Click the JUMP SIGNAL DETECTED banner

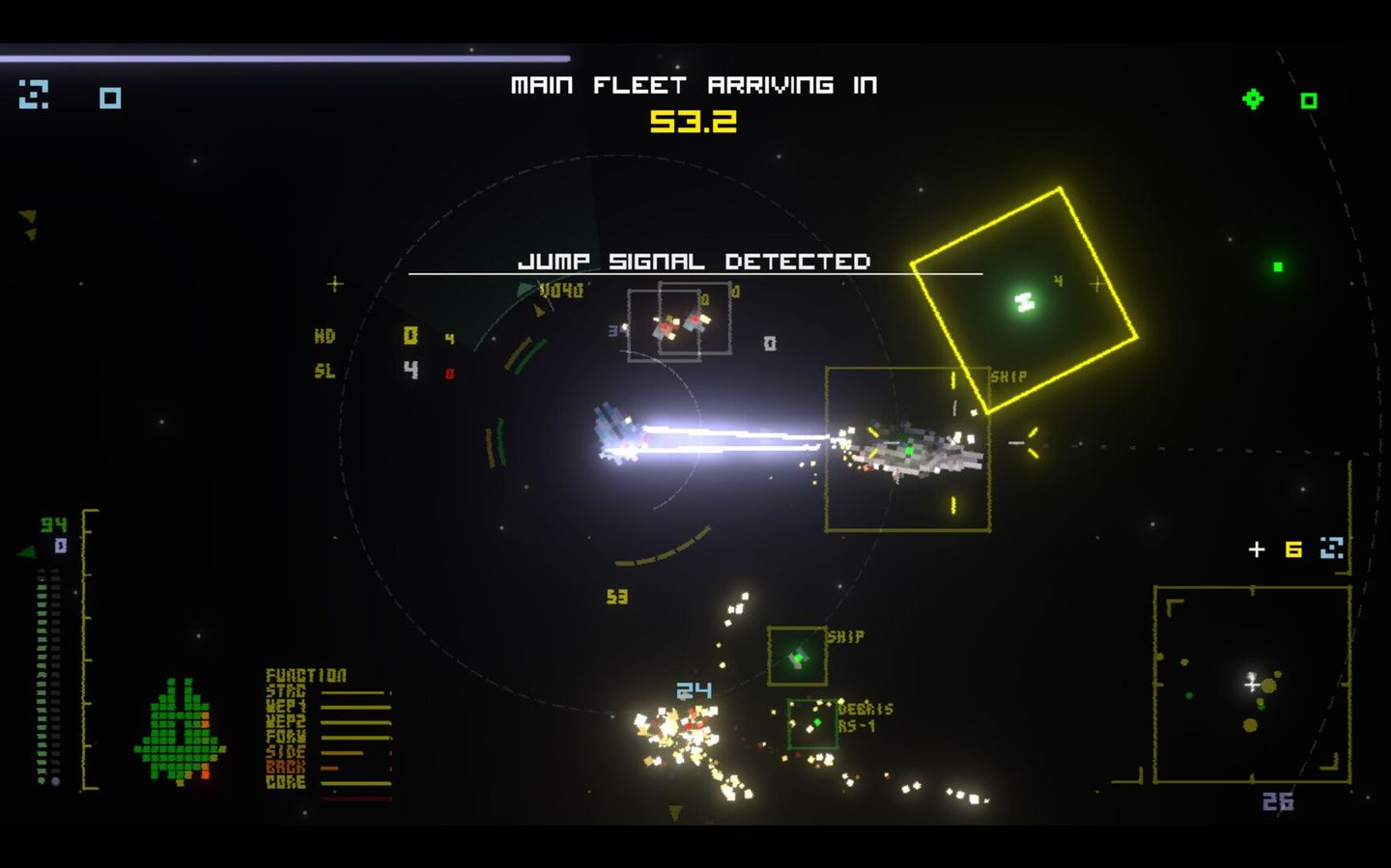(696, 261)
